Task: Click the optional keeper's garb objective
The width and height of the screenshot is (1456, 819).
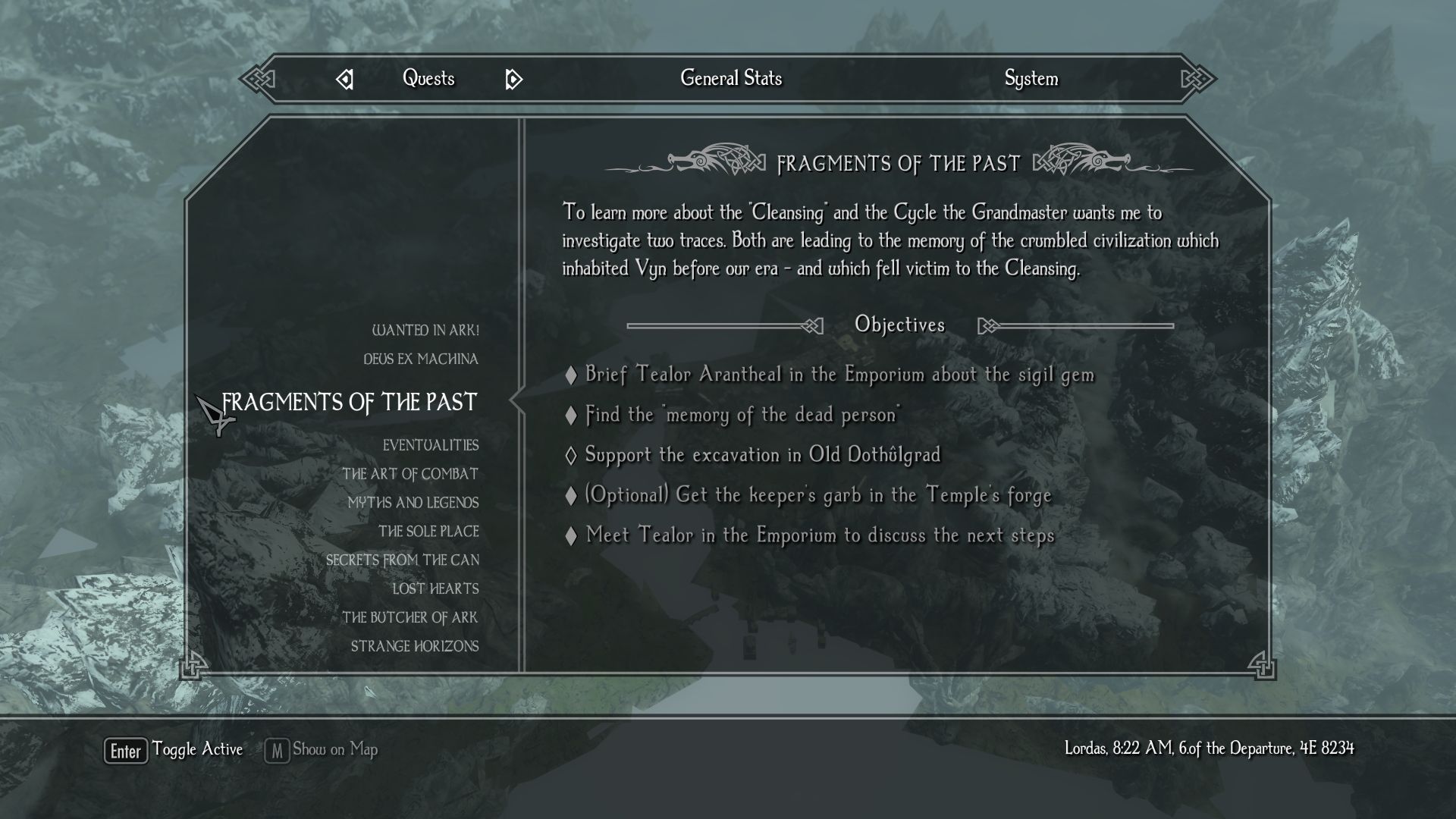Action: [817, 495]
